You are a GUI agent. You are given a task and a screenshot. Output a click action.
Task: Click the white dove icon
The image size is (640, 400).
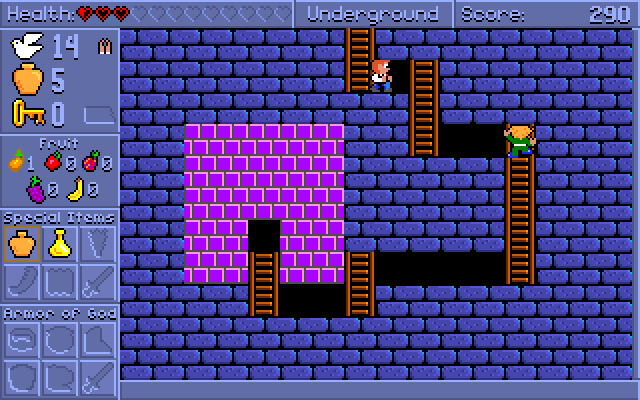26,46
